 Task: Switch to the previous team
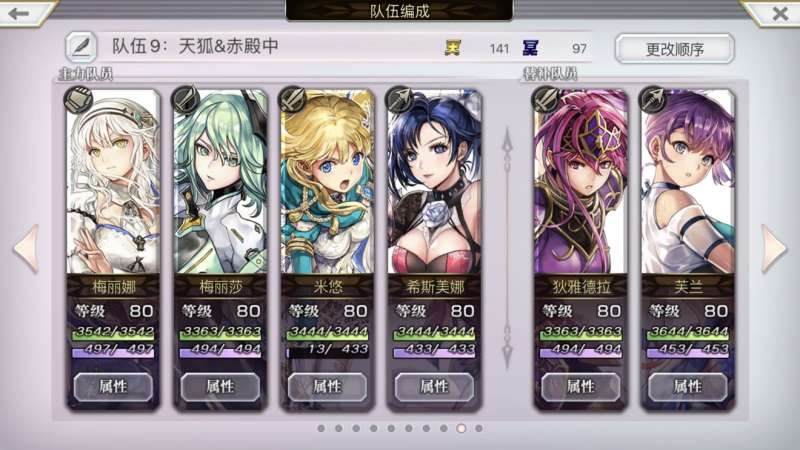(x=25, y=248)
